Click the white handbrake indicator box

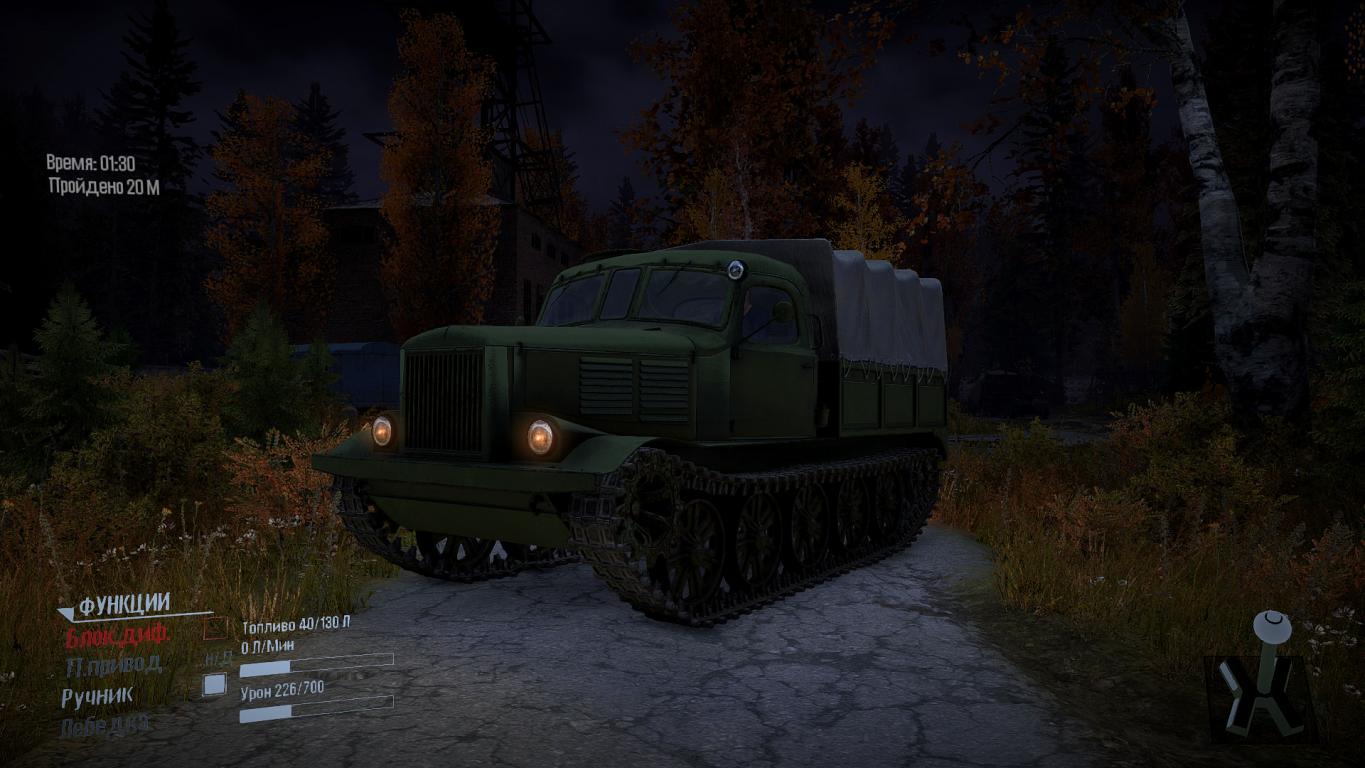[214, 685]
